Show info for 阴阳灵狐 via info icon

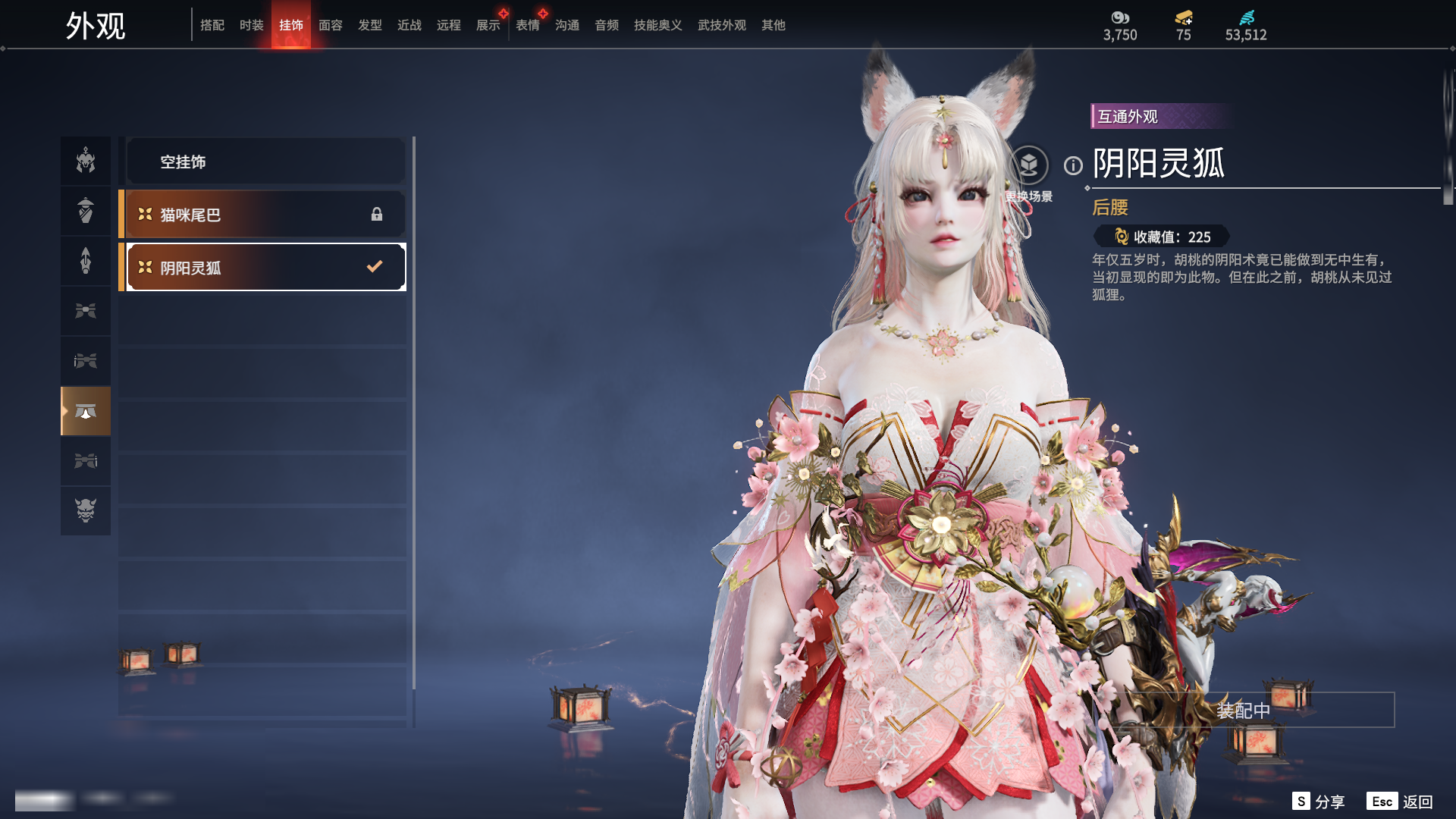1073,165
